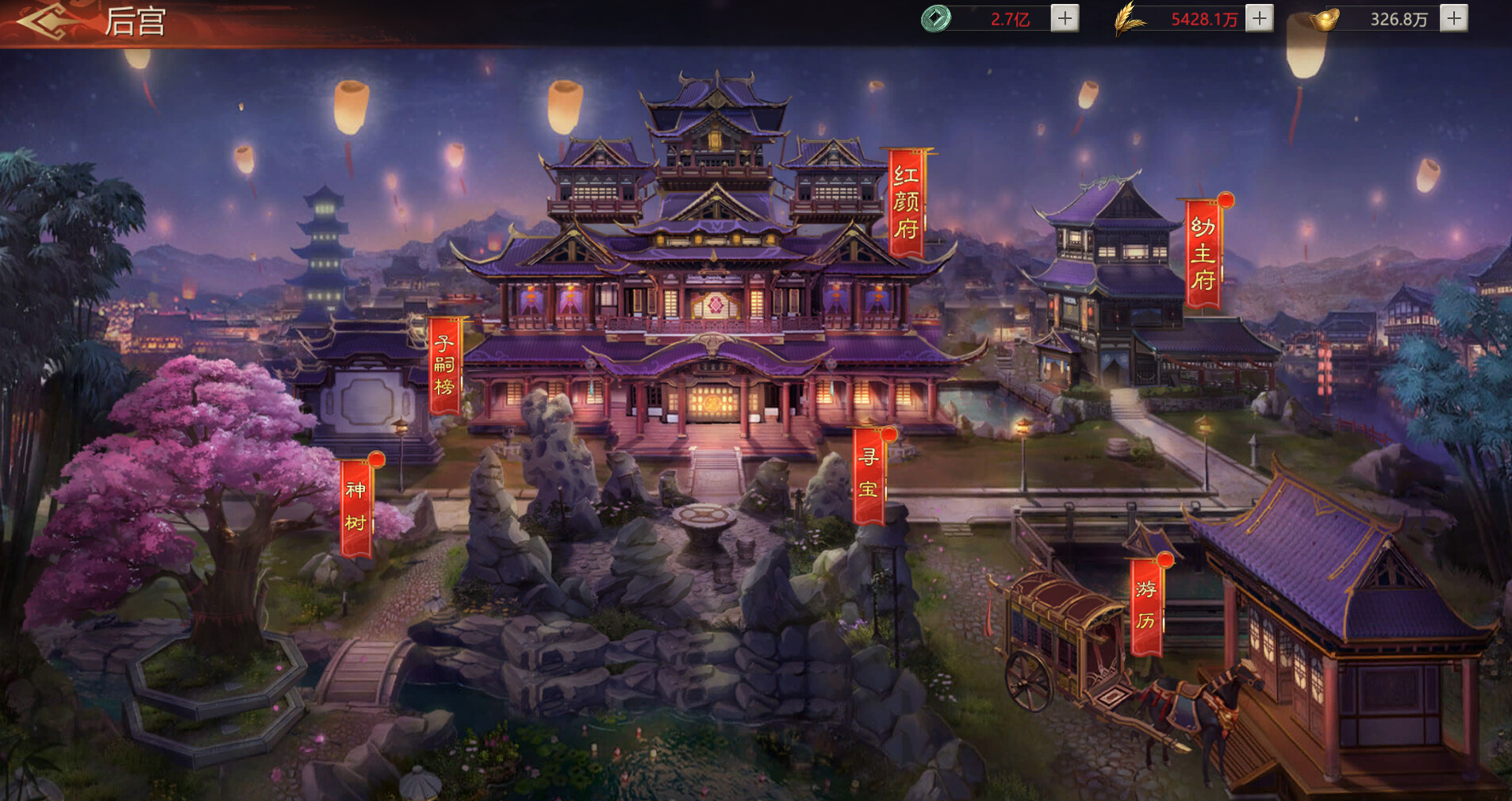Add more gold ingots with the plus button

[1453, 18]
